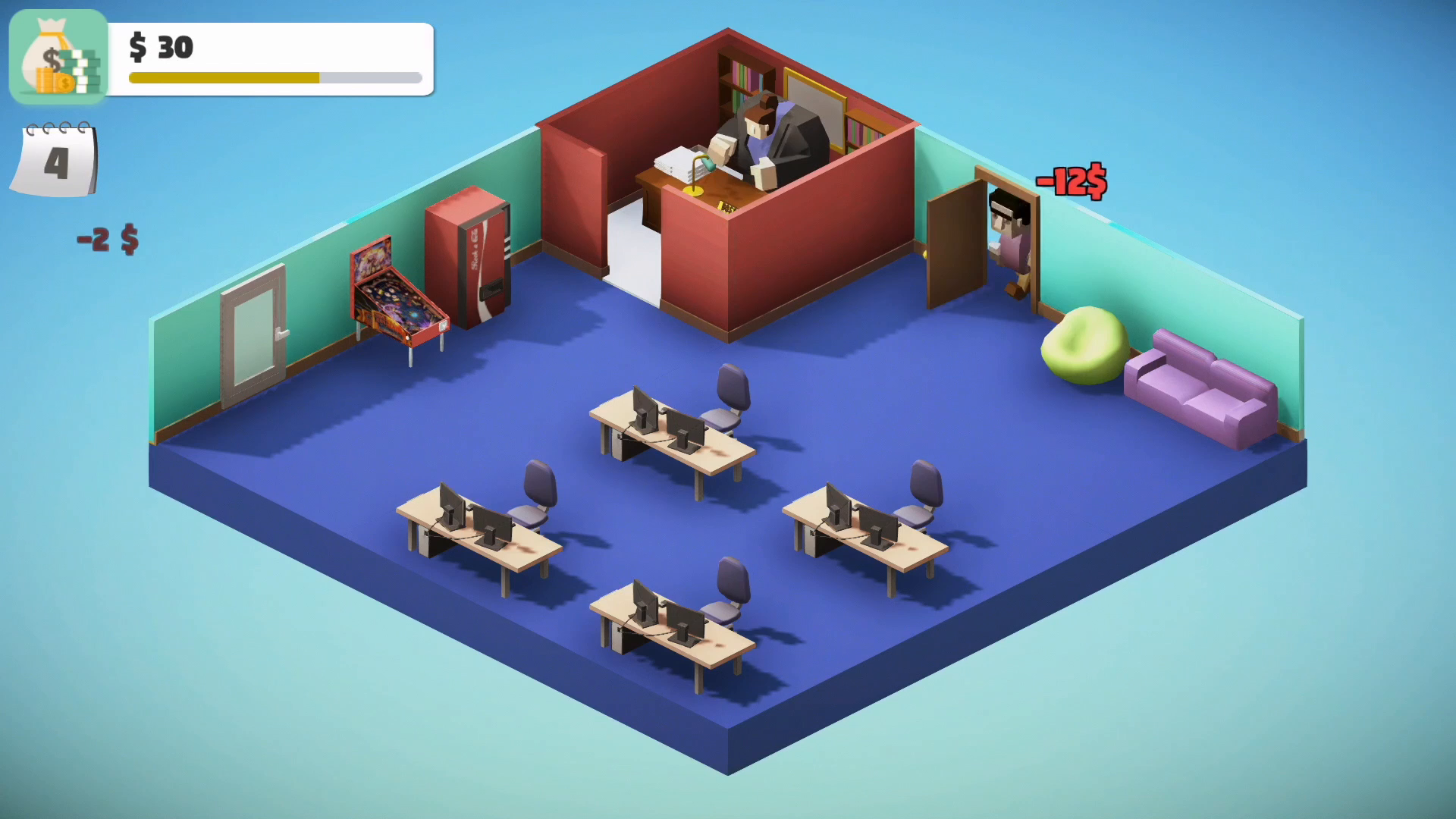Open the gray exit door on the left wall
1456x819 pixels.
tap(253, 334)
